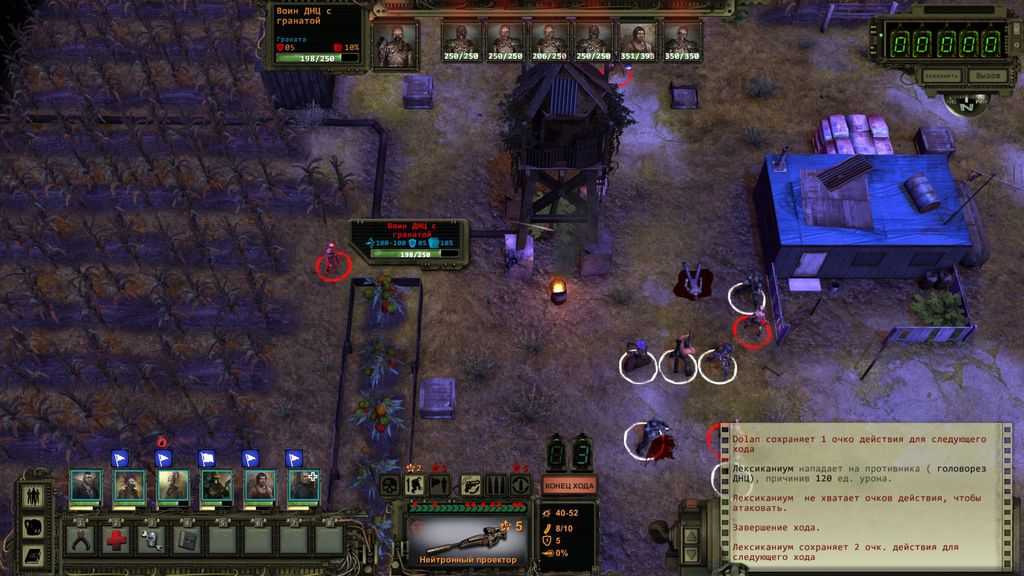This screenshot has height=576, width=1024.
Task: Click the compass N indicator
Action: point(965,103)
